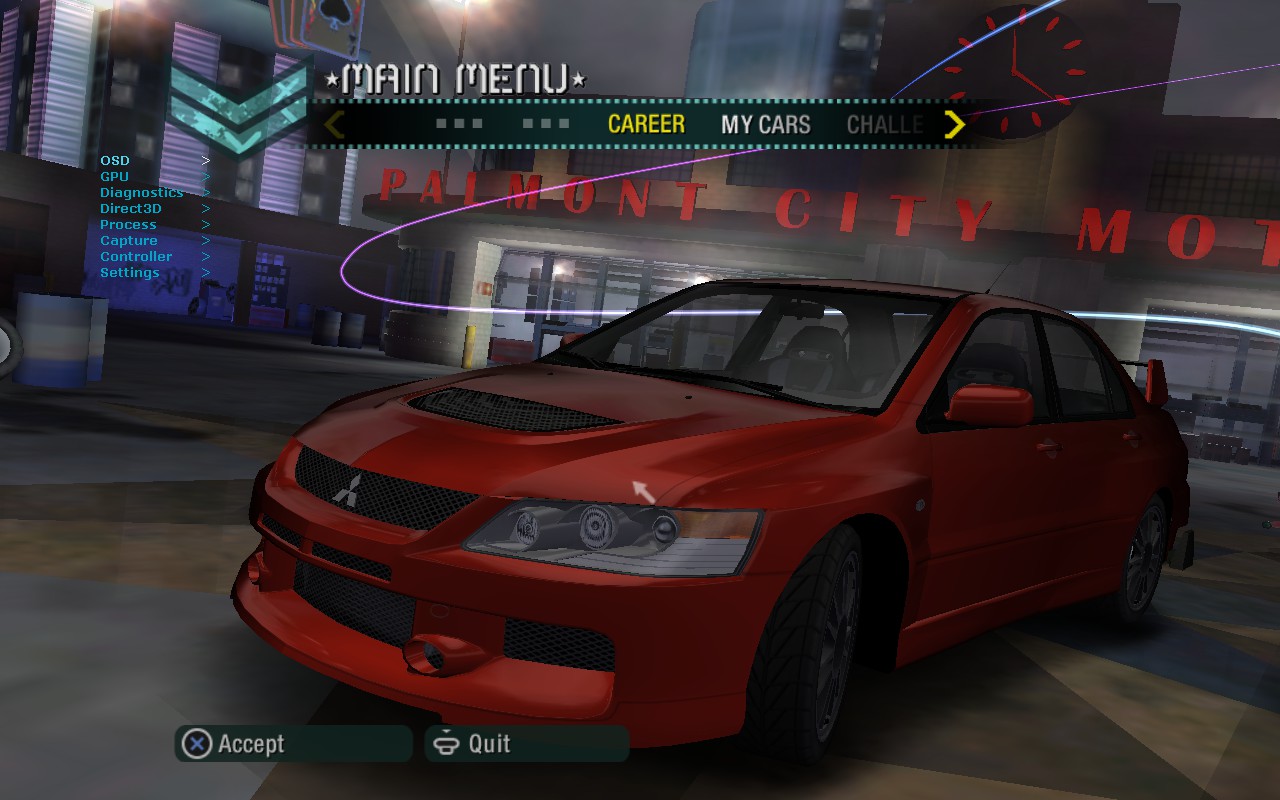Open Diagnostics in the overlay menu
Viewport: 1280px width, 800px height.
pos(141,192)
